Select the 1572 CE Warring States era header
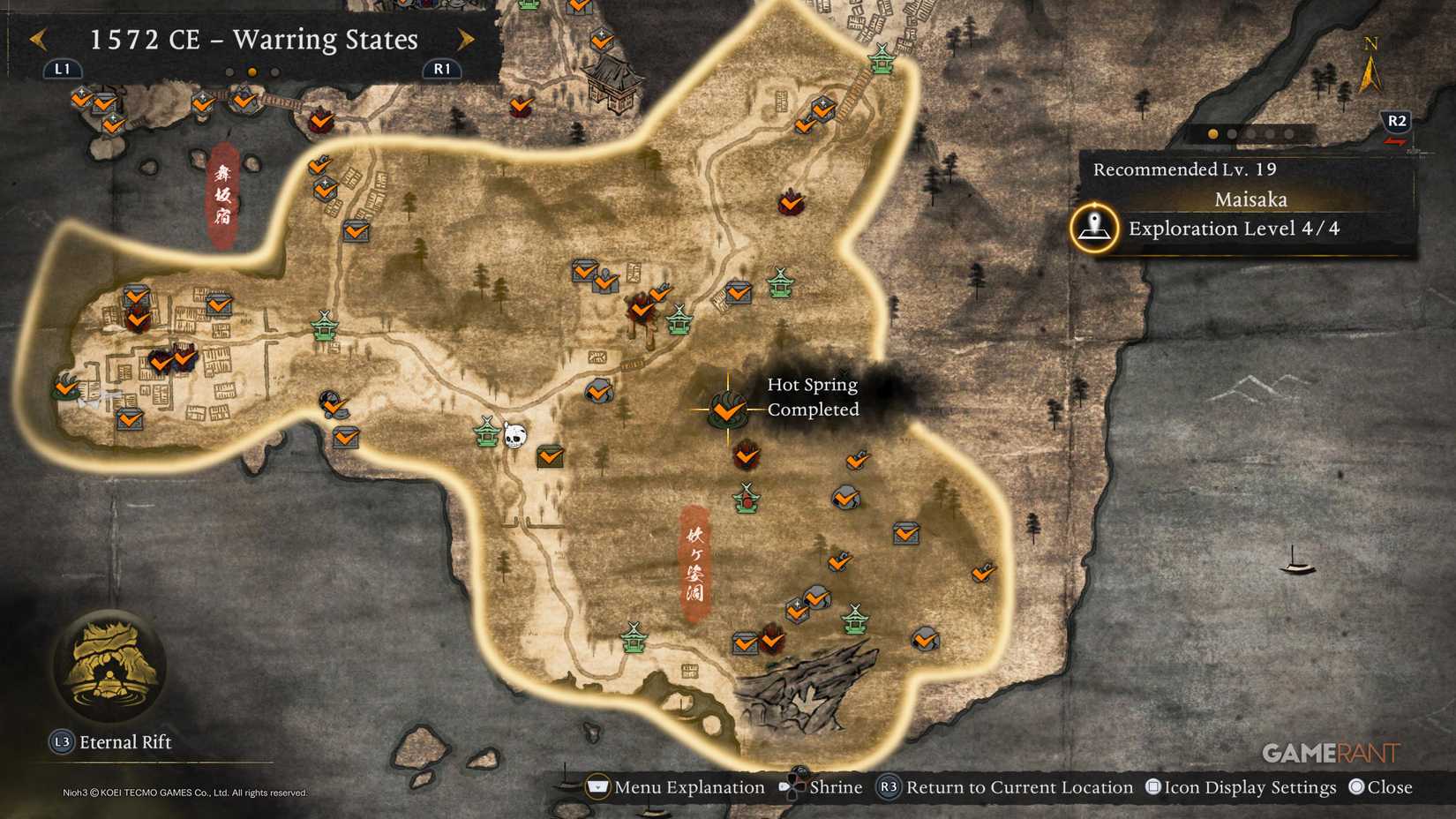Image resolution: width=1456 pixels, height=819 pixels. tap(251, 40)
